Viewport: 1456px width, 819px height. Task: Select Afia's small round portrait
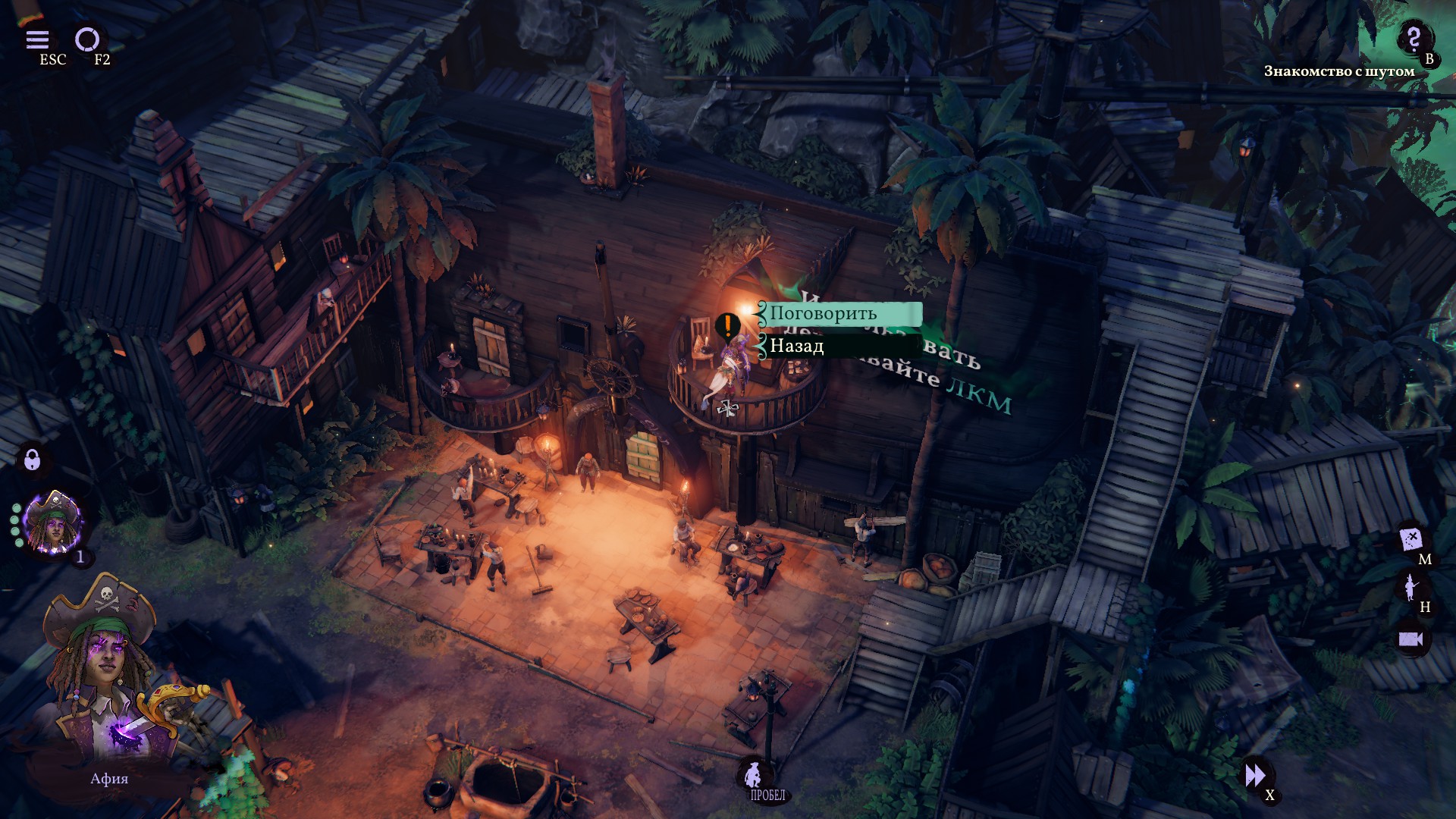click(x=53, y=522)
